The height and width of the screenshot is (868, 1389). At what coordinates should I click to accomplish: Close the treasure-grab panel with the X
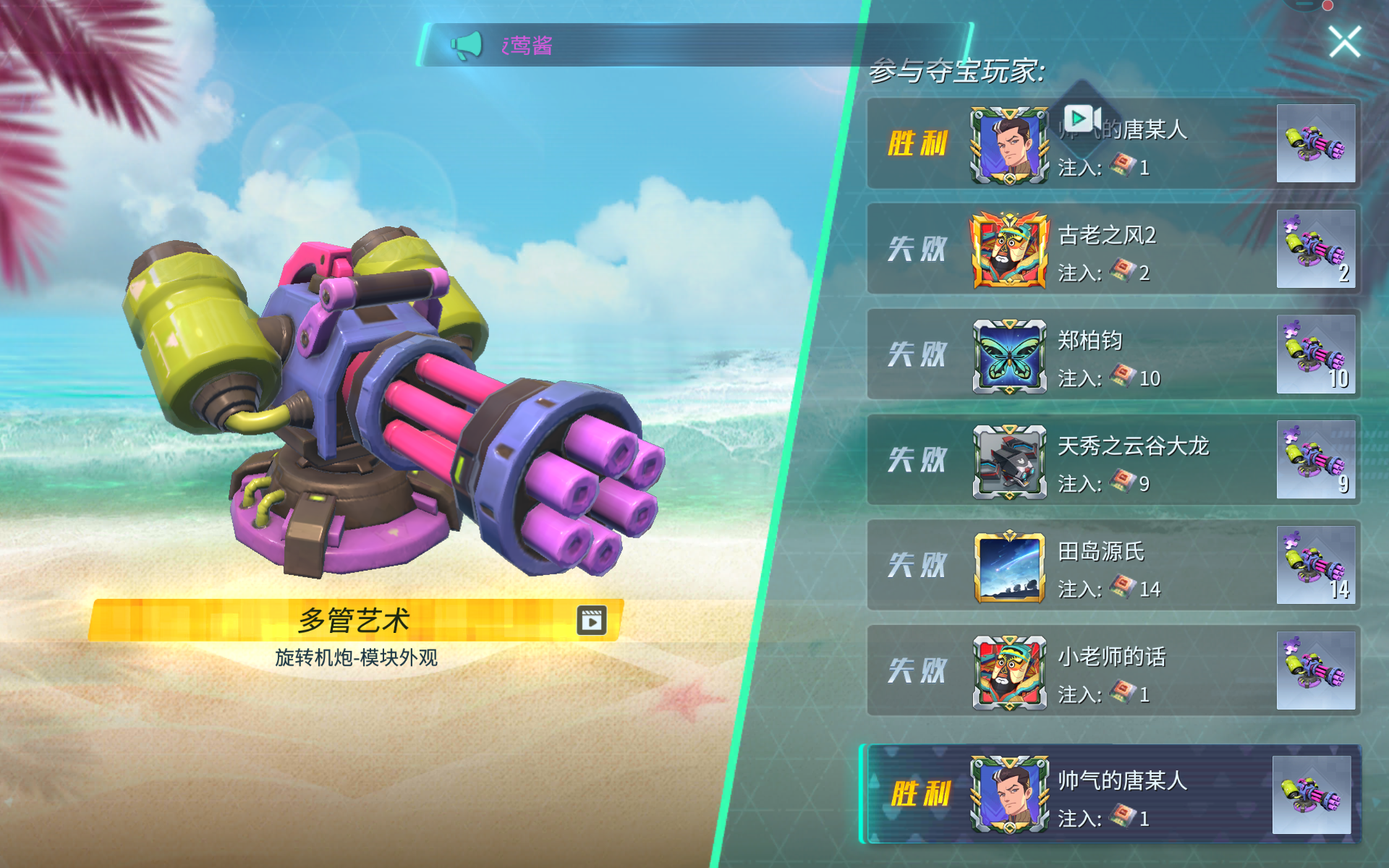[1345, 41]
